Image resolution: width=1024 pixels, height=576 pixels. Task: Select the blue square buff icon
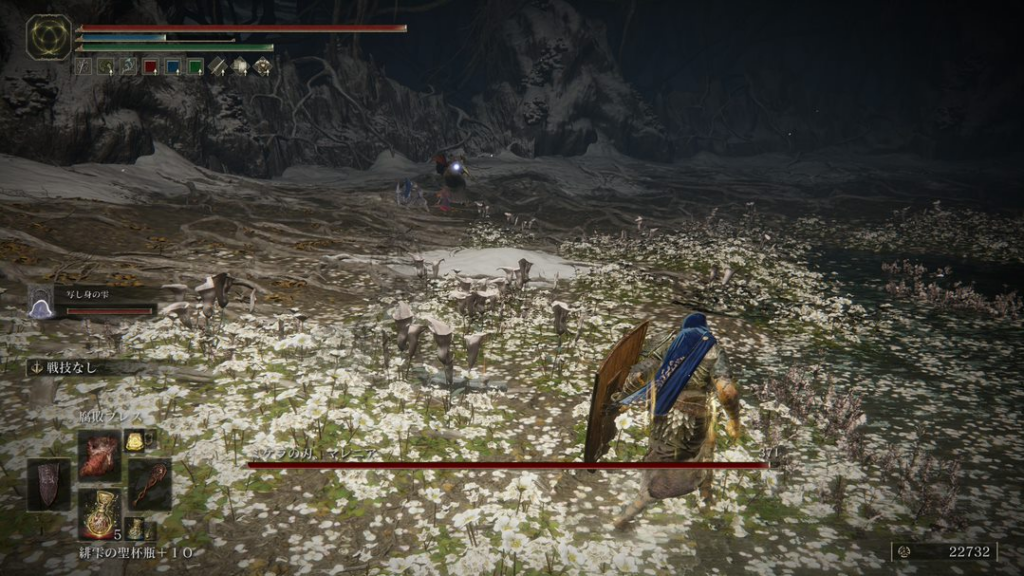click(x=173, y=67)
